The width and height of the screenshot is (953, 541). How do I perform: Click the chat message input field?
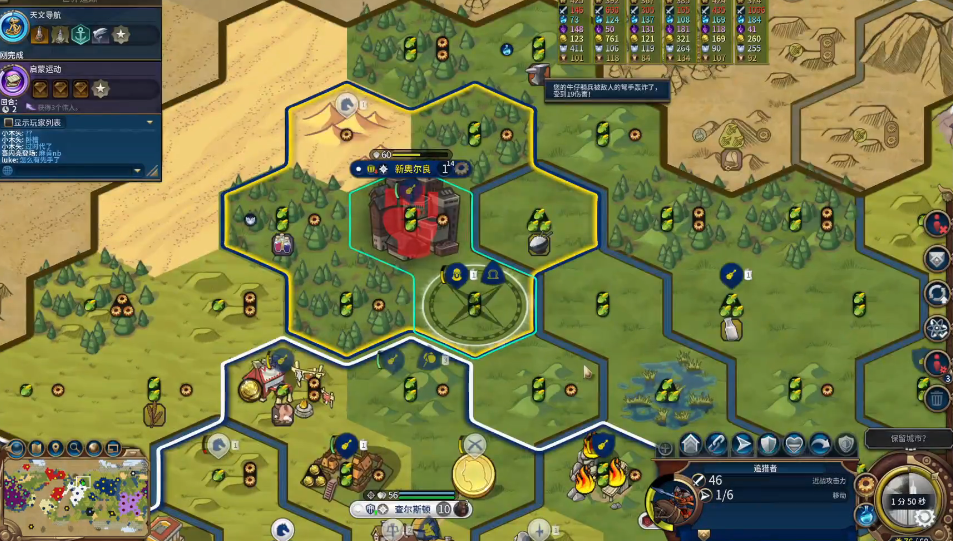(72, 171)
